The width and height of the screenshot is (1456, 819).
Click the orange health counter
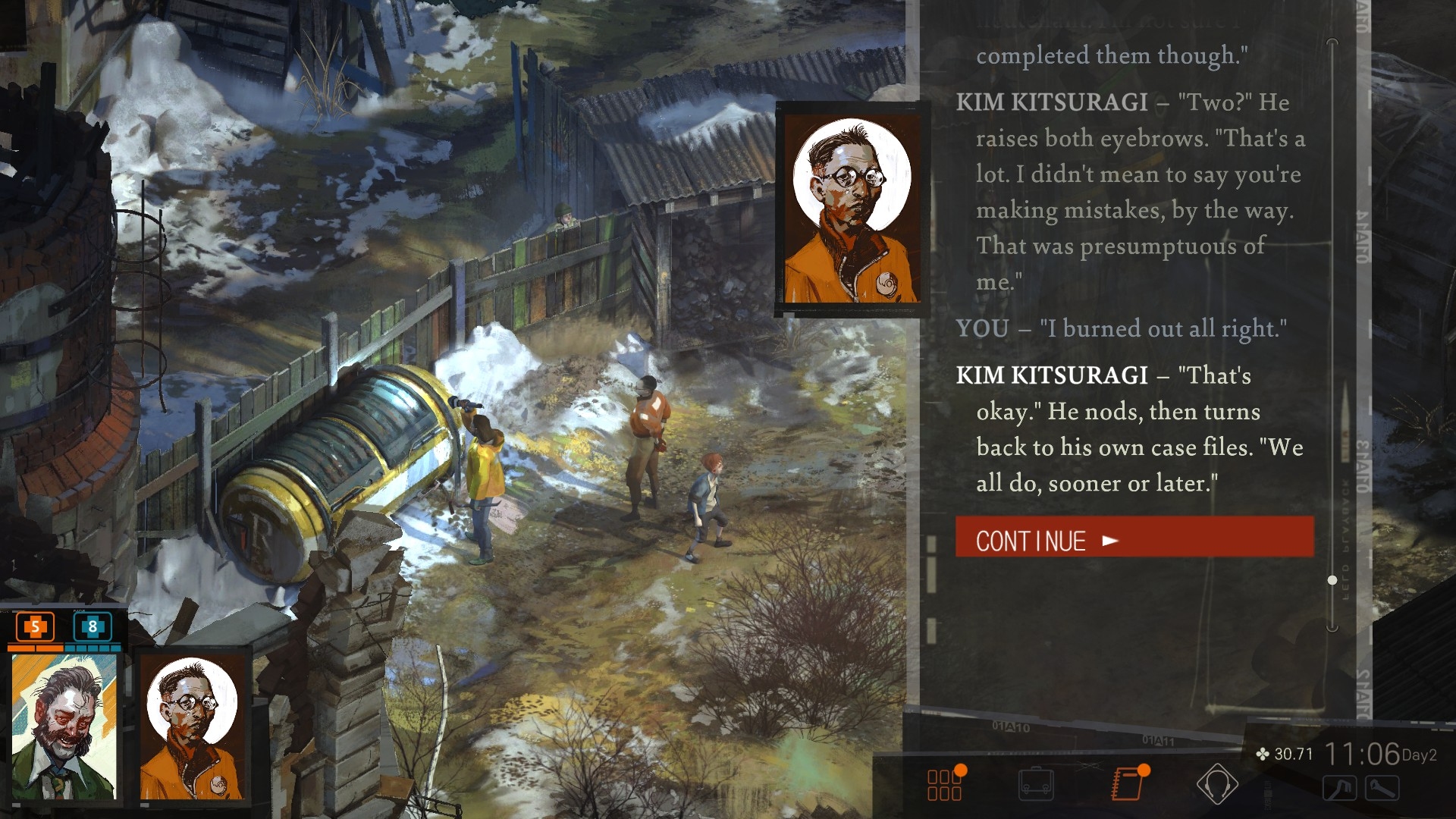(x=35, y=627)
